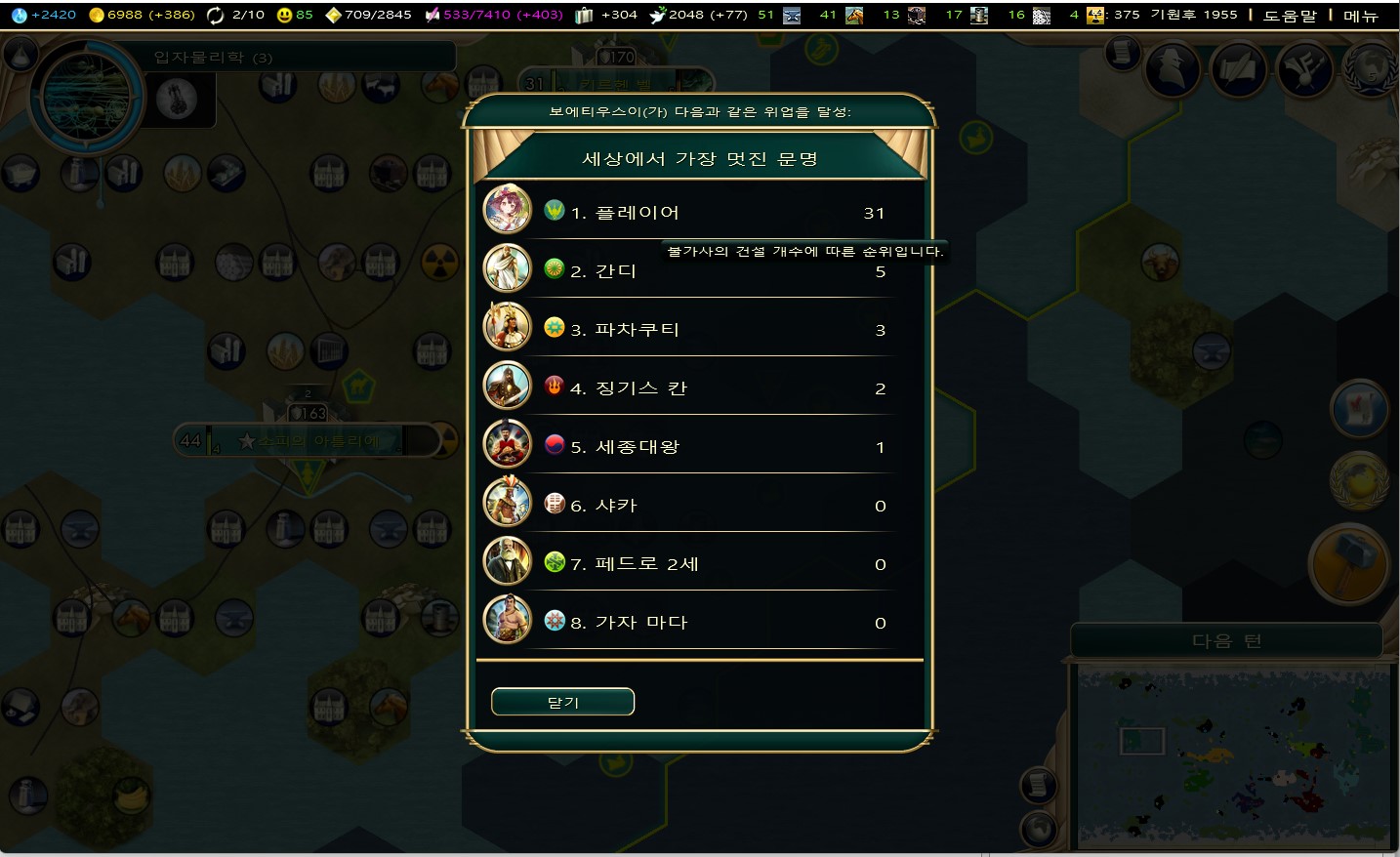1400x857 pixels.
Task: Click the 다음 턴 next turn button
Action: (1226, 641)
